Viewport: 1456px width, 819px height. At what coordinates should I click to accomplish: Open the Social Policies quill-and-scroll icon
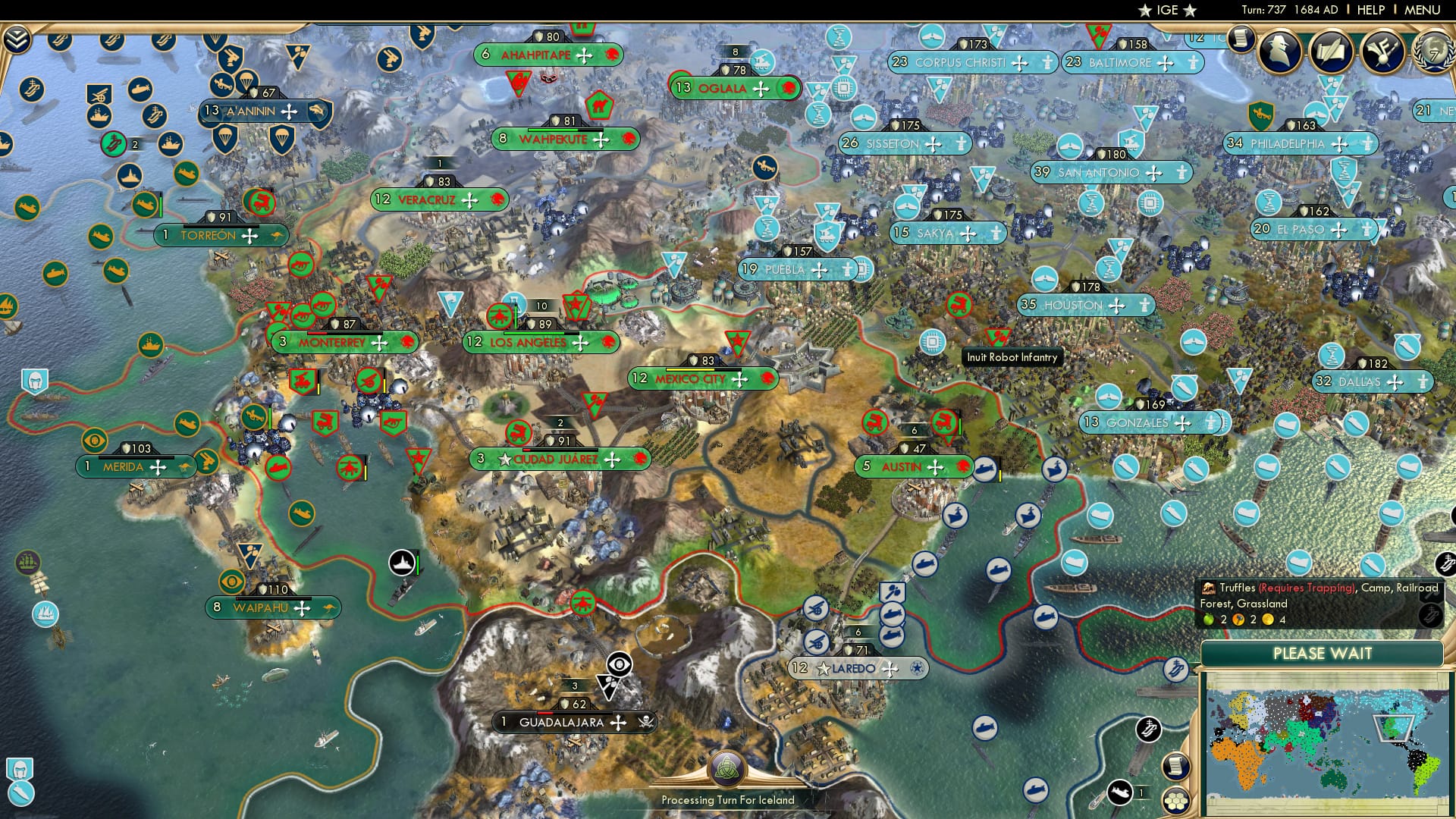pos(1331,52)
